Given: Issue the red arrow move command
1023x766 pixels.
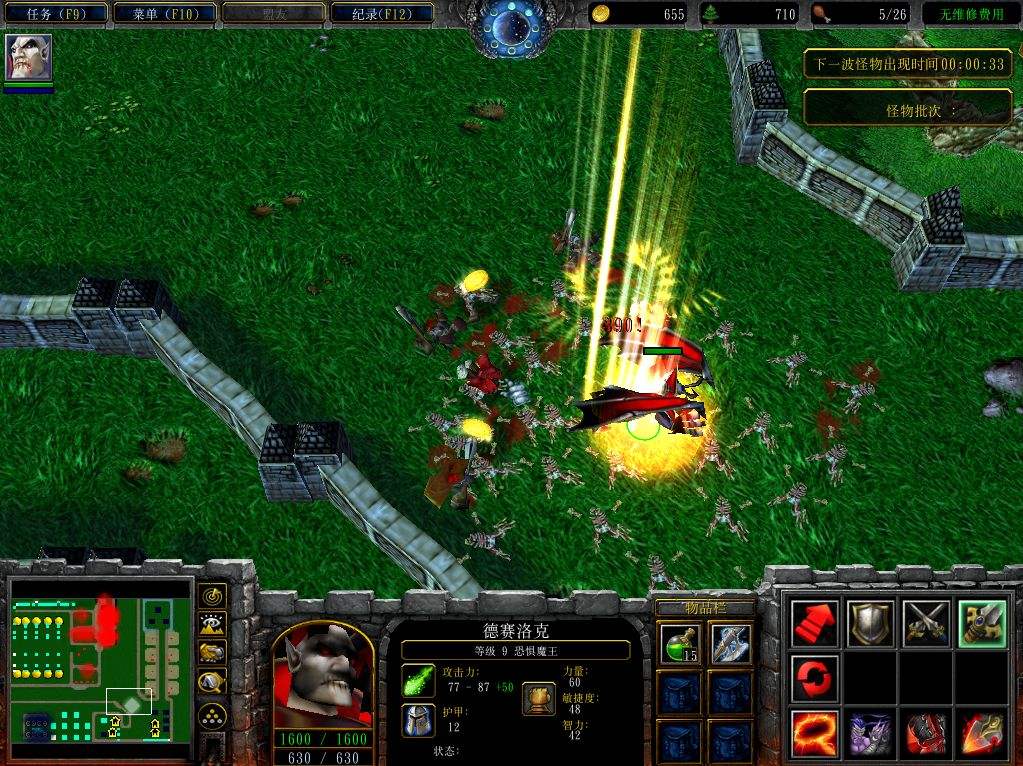Looking at the screenshot, I should point(815,623).
